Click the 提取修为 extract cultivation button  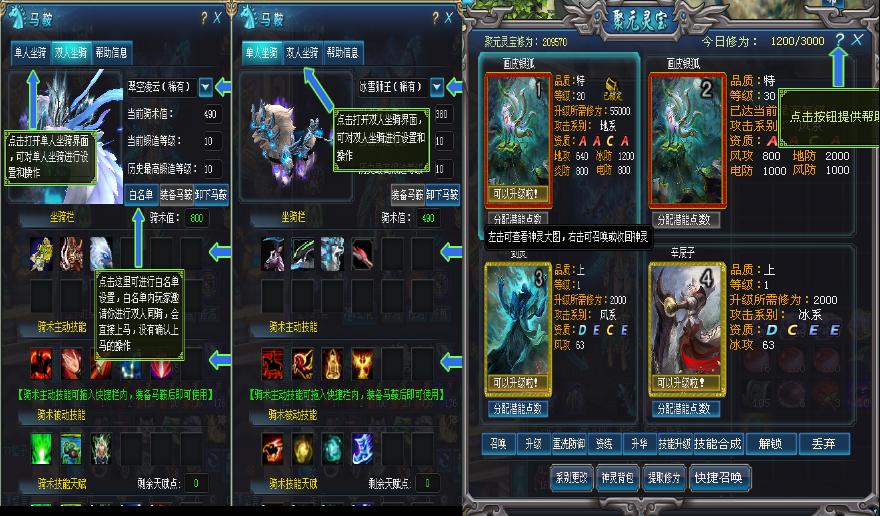click(664, 476)
